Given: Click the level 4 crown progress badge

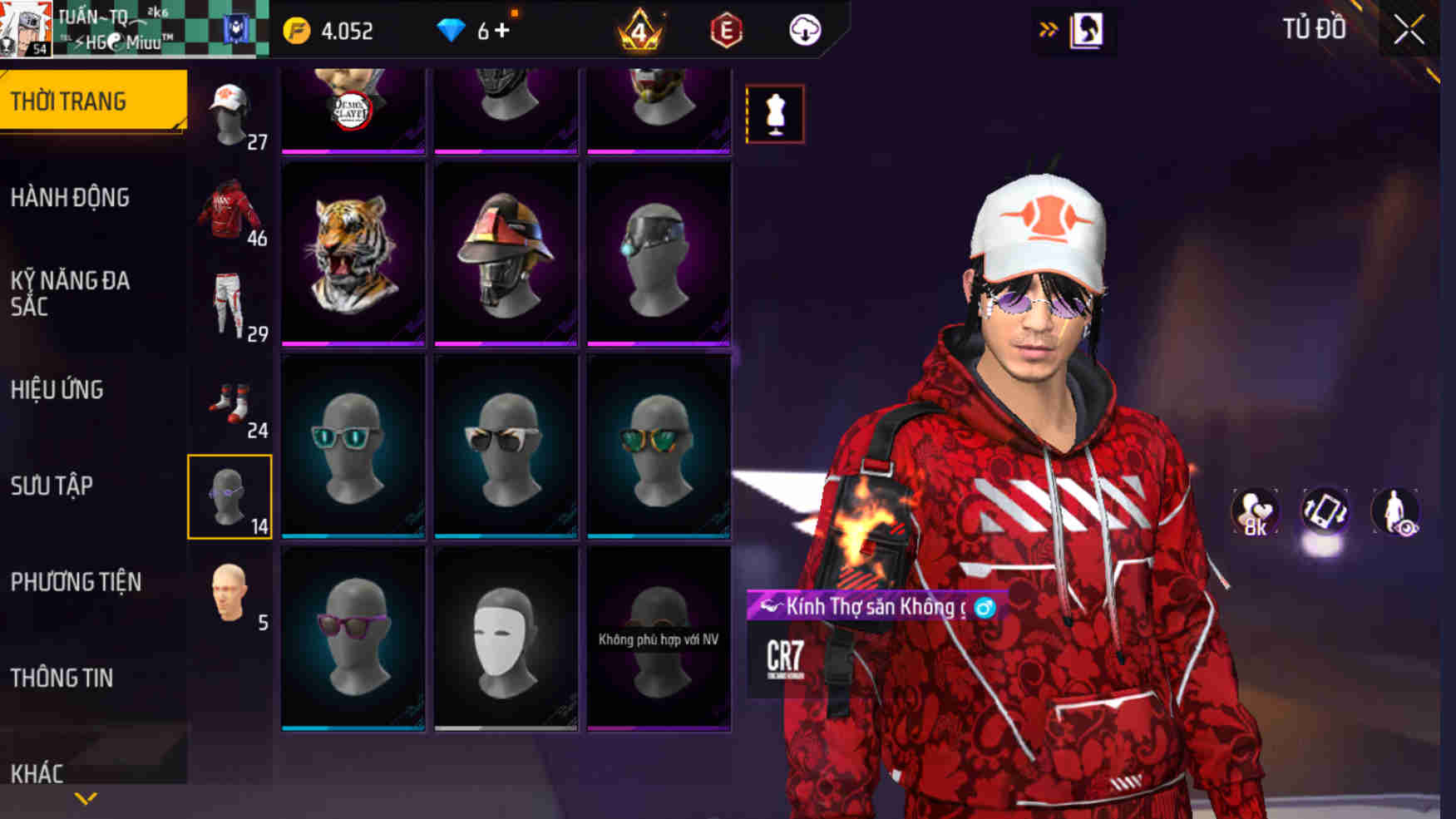Looking at the screenshot, I should pos(639,32).
